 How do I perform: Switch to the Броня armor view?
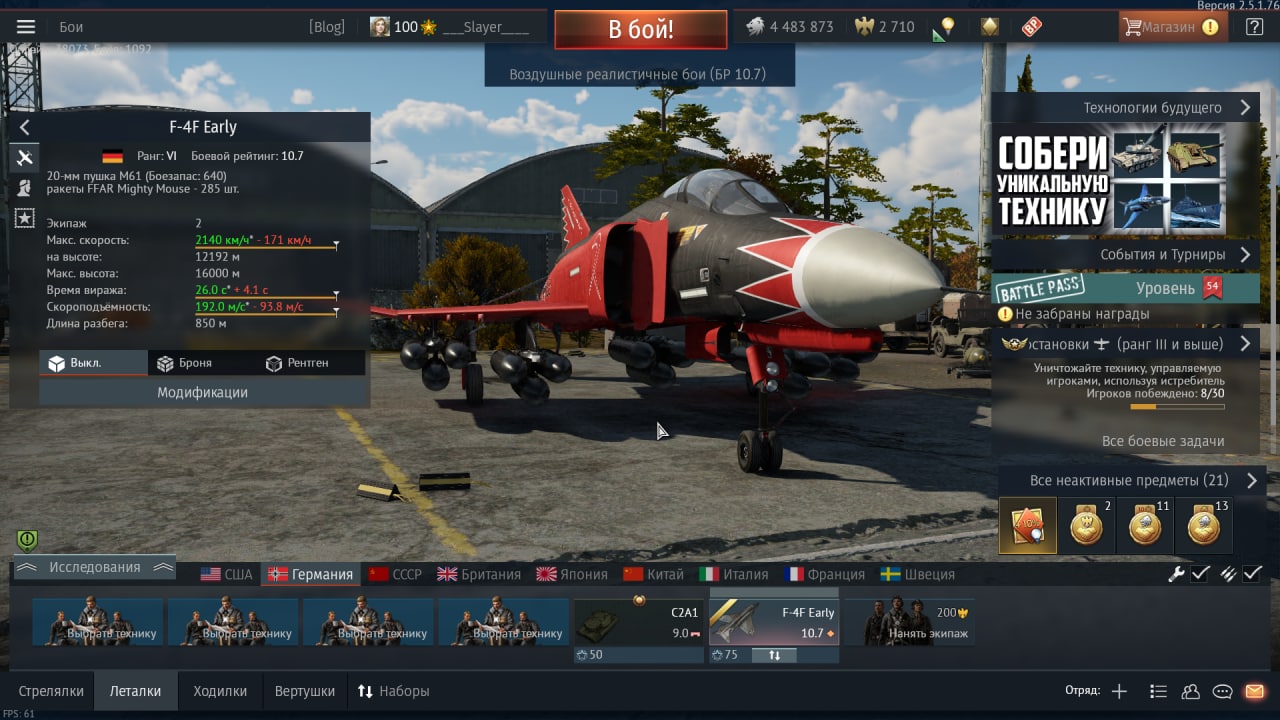(x=184, y=363)
